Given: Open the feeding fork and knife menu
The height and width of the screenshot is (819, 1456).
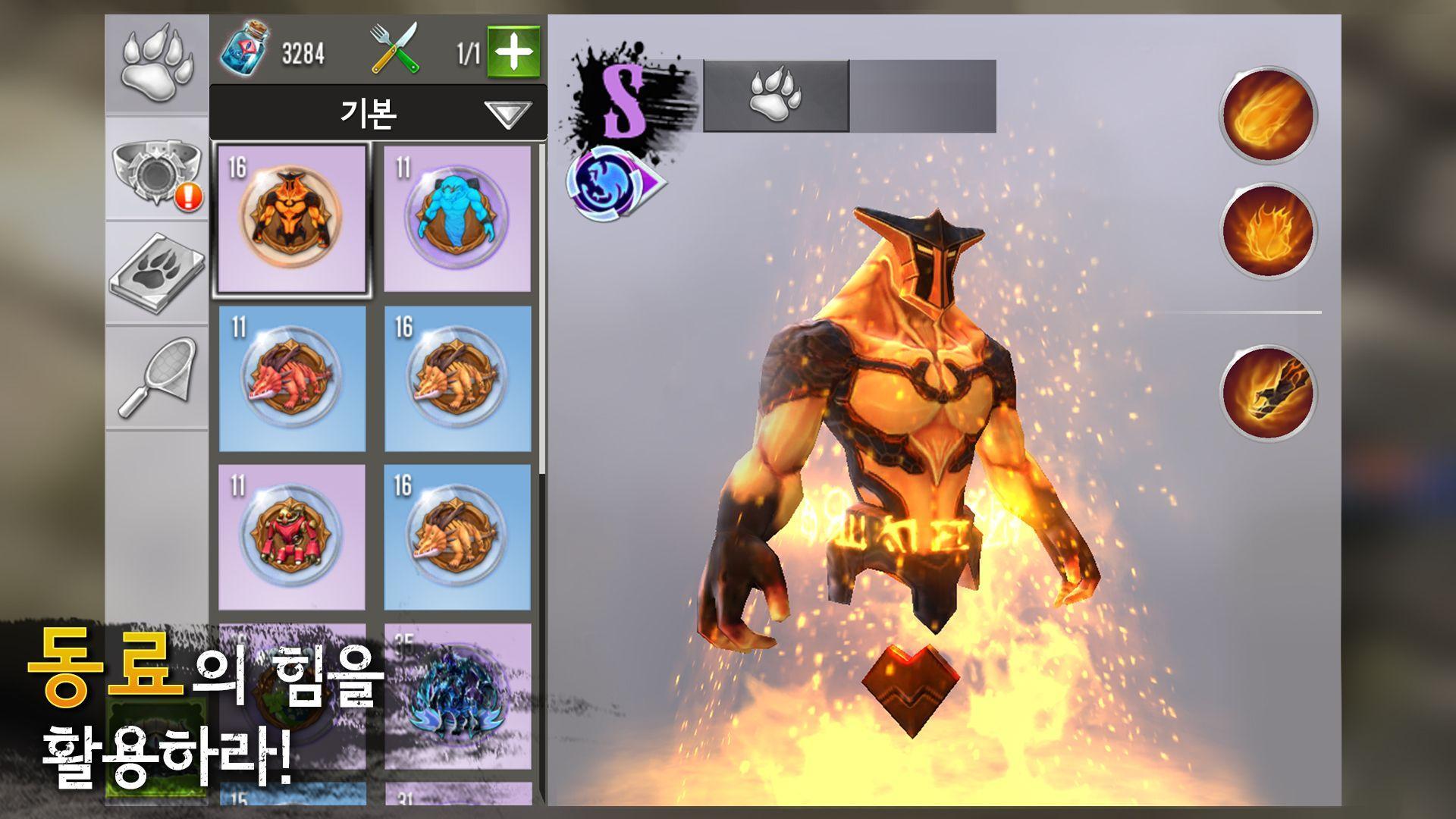Looking at the screenshot, I should [394, 47].
